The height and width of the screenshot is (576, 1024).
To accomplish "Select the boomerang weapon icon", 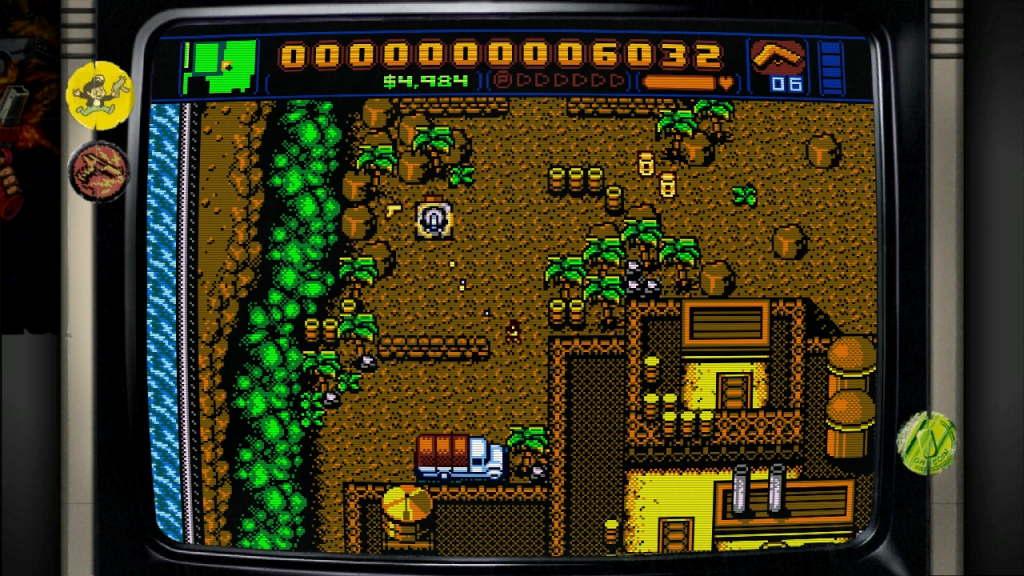I will (779, 56).
